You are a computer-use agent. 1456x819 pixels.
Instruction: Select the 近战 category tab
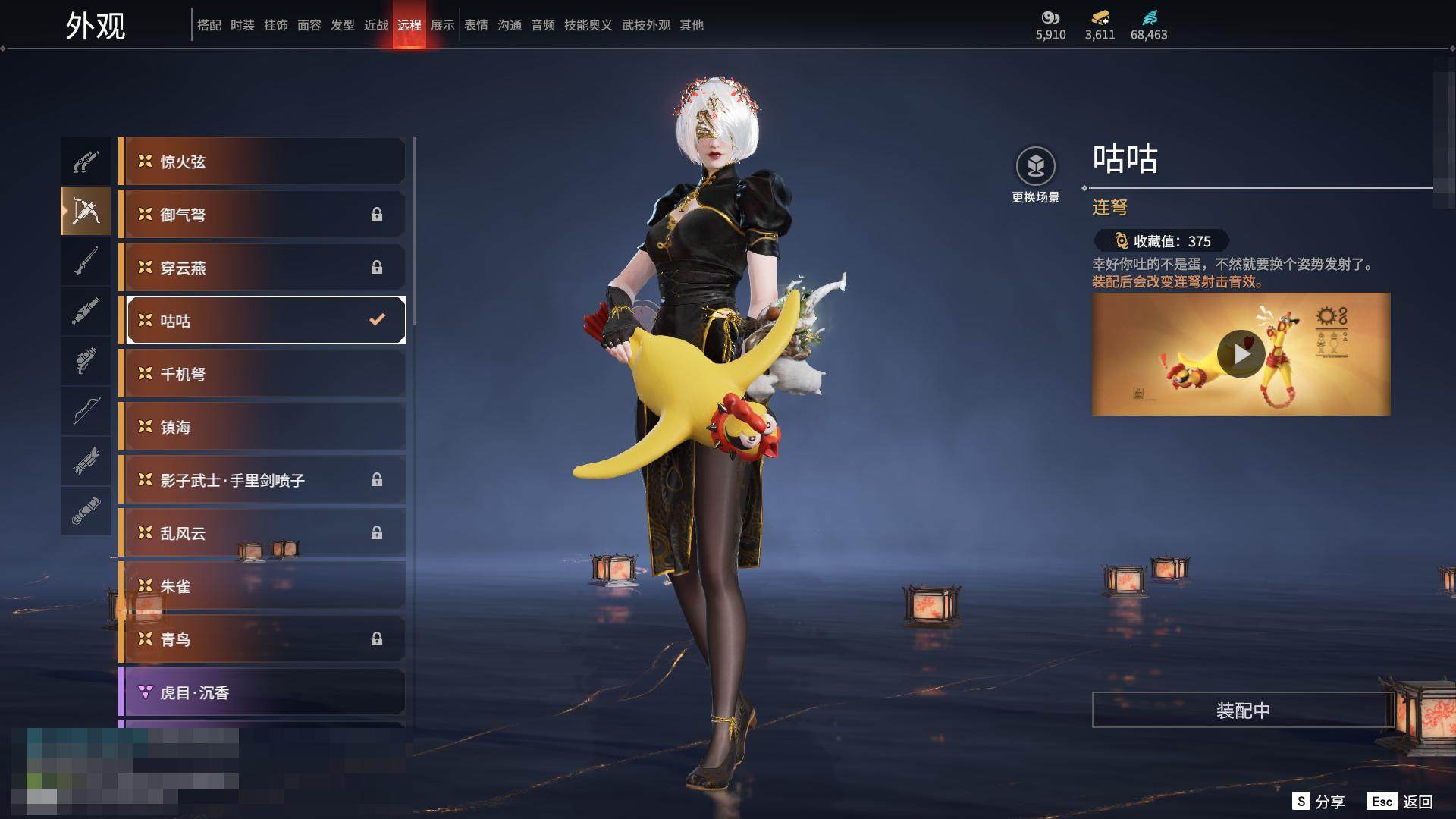tap(375, 25)
